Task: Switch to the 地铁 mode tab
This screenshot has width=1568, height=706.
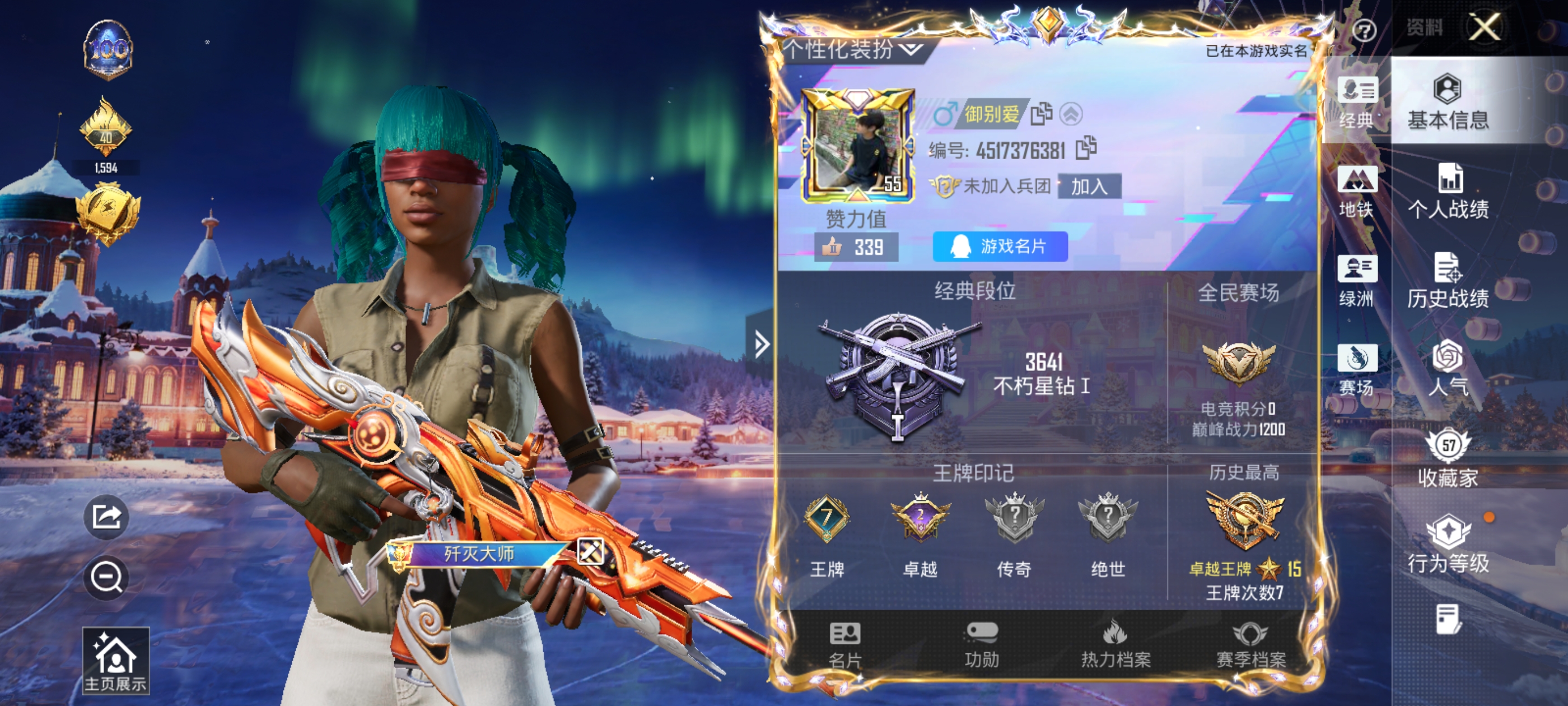Action: 1356,191
